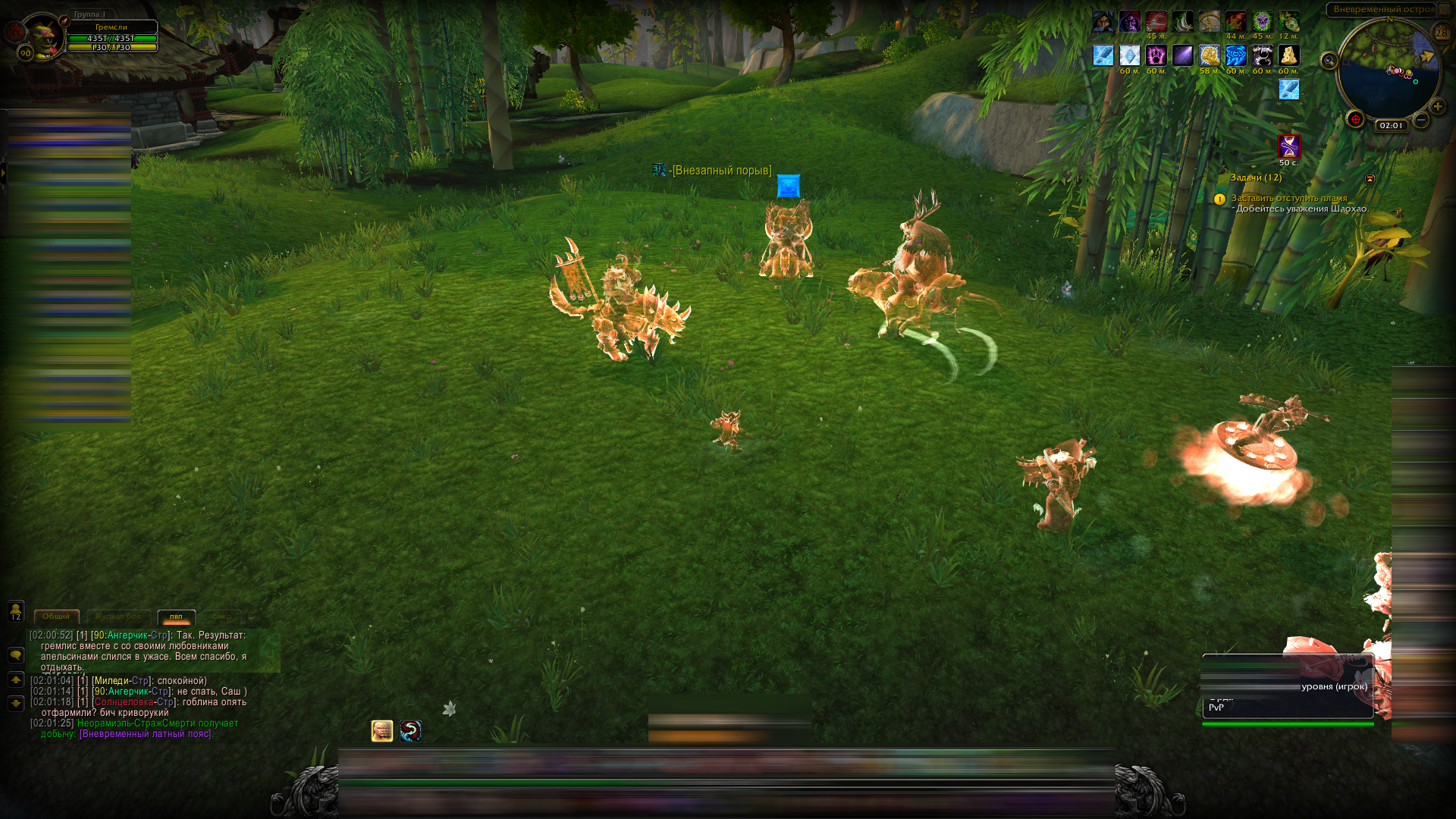This screenshot has width=1456, height=819.
Task: Zoom in the minimap with plus button
Action: click(x=1437, y=107)
